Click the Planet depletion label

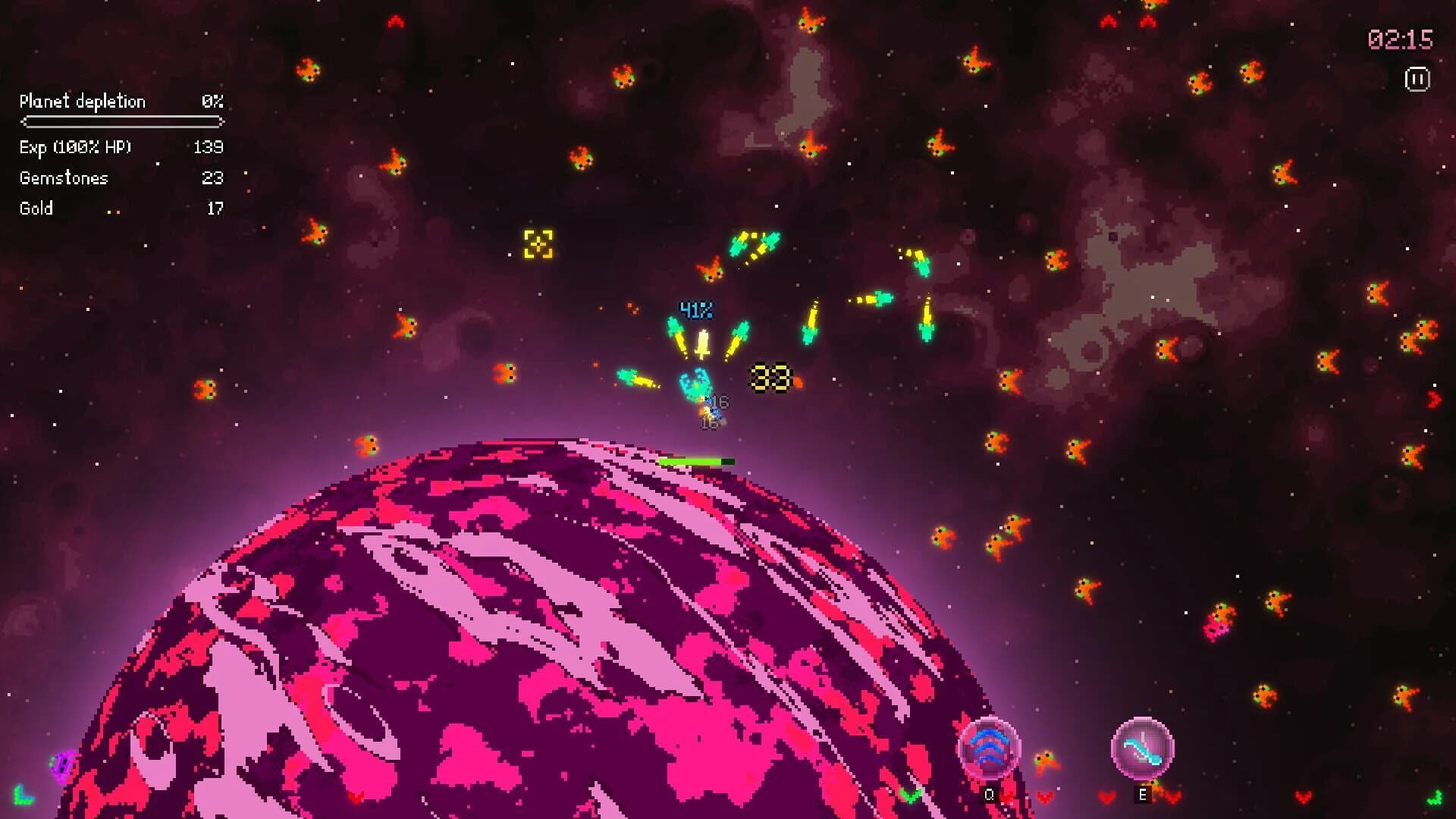pyautogui.click(x=83, y=101)
